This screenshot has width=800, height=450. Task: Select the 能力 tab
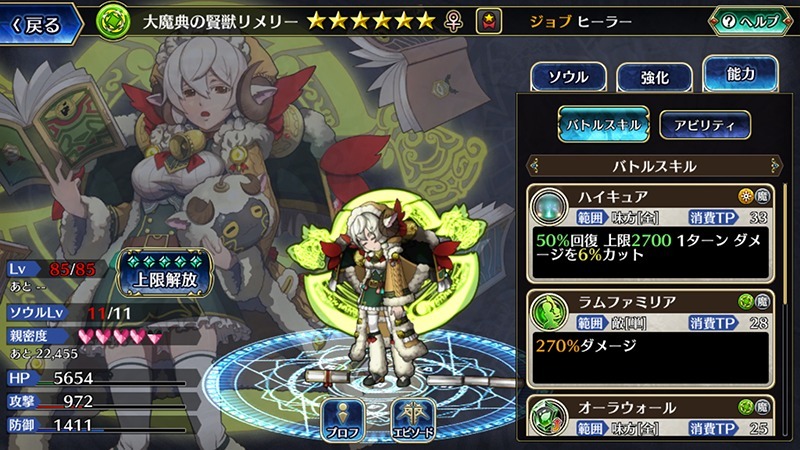click(x=741, y=73)
